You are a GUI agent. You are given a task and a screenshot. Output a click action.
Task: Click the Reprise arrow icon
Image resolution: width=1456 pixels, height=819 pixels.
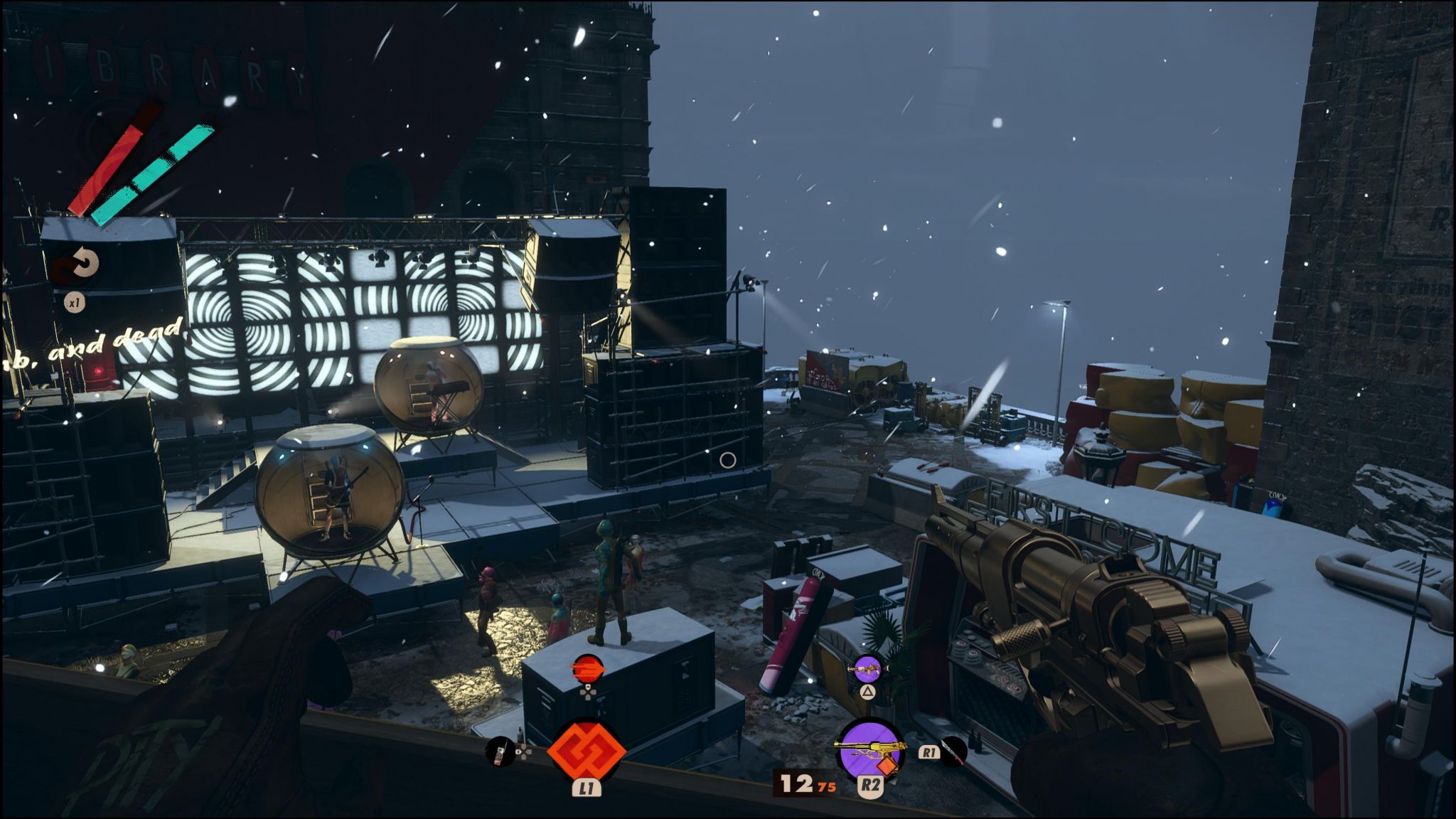coord(80,265)
